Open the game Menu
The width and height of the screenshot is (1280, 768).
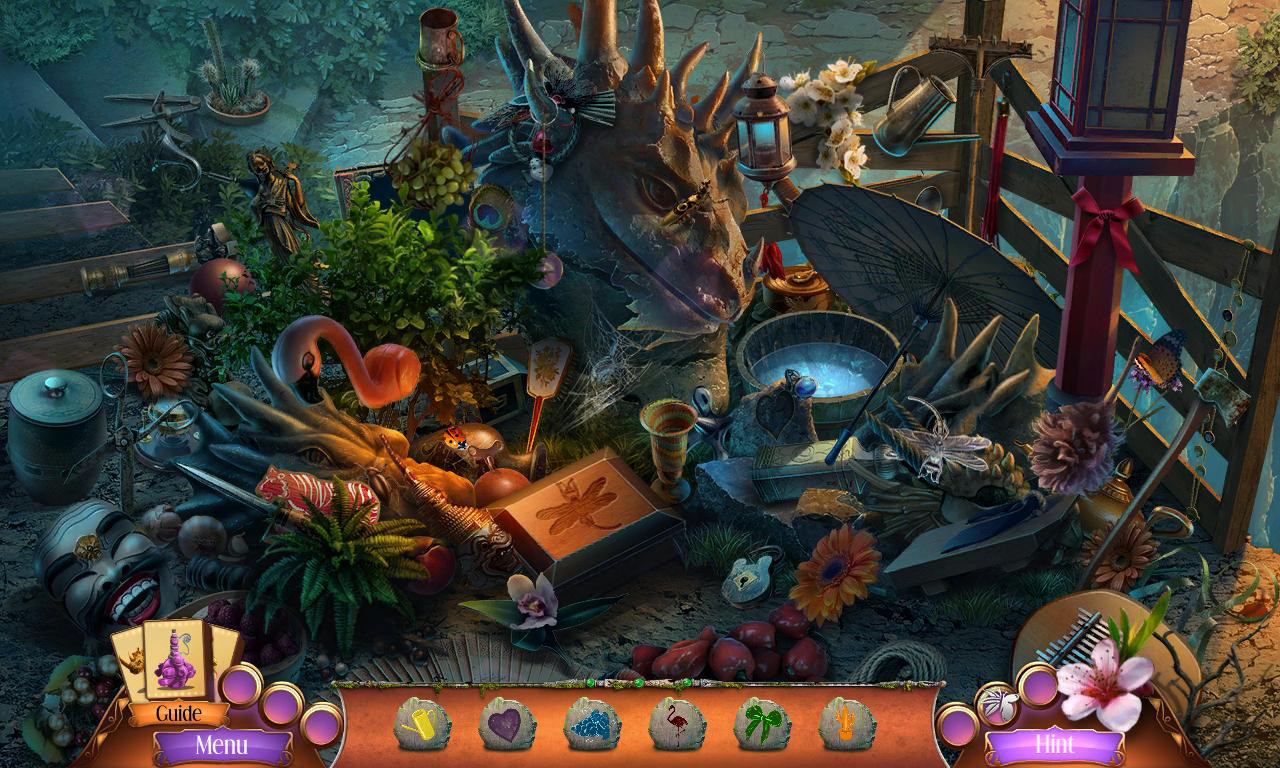225,744
